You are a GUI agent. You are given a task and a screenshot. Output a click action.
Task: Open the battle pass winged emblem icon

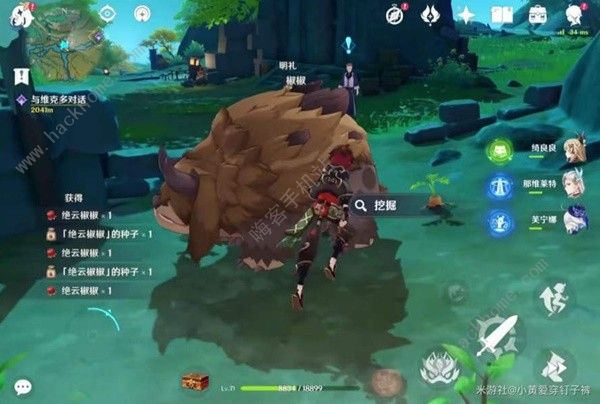(x=431, y=15)
